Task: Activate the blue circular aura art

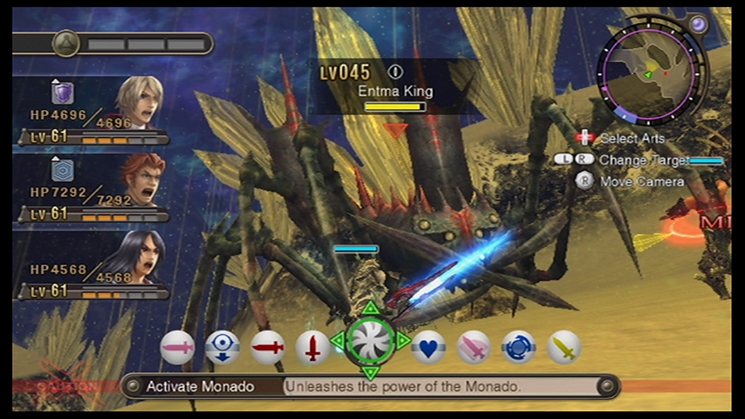Action: 518,347
